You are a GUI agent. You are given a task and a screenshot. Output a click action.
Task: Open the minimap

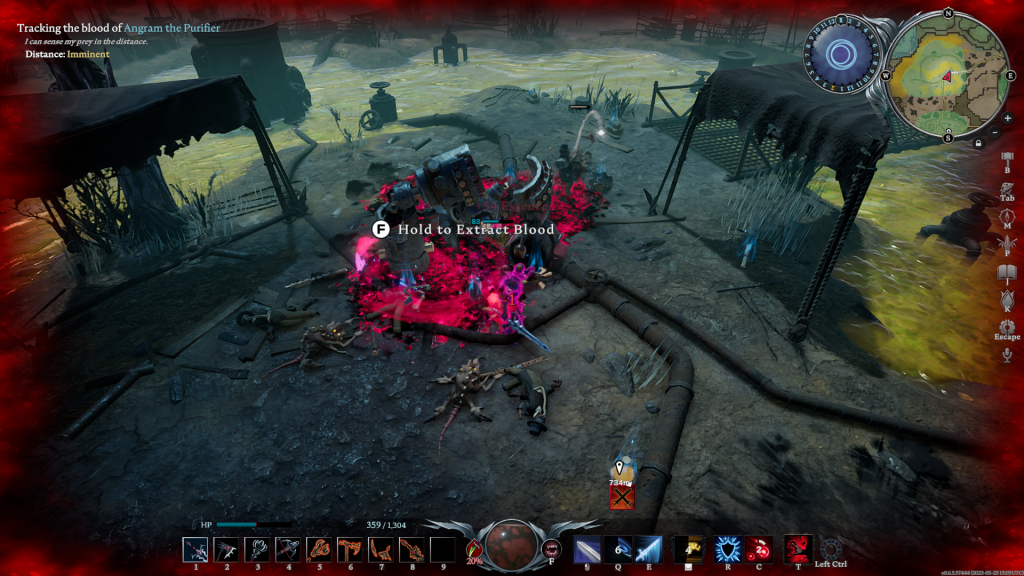pyautogui.click(x=946, y=74)
